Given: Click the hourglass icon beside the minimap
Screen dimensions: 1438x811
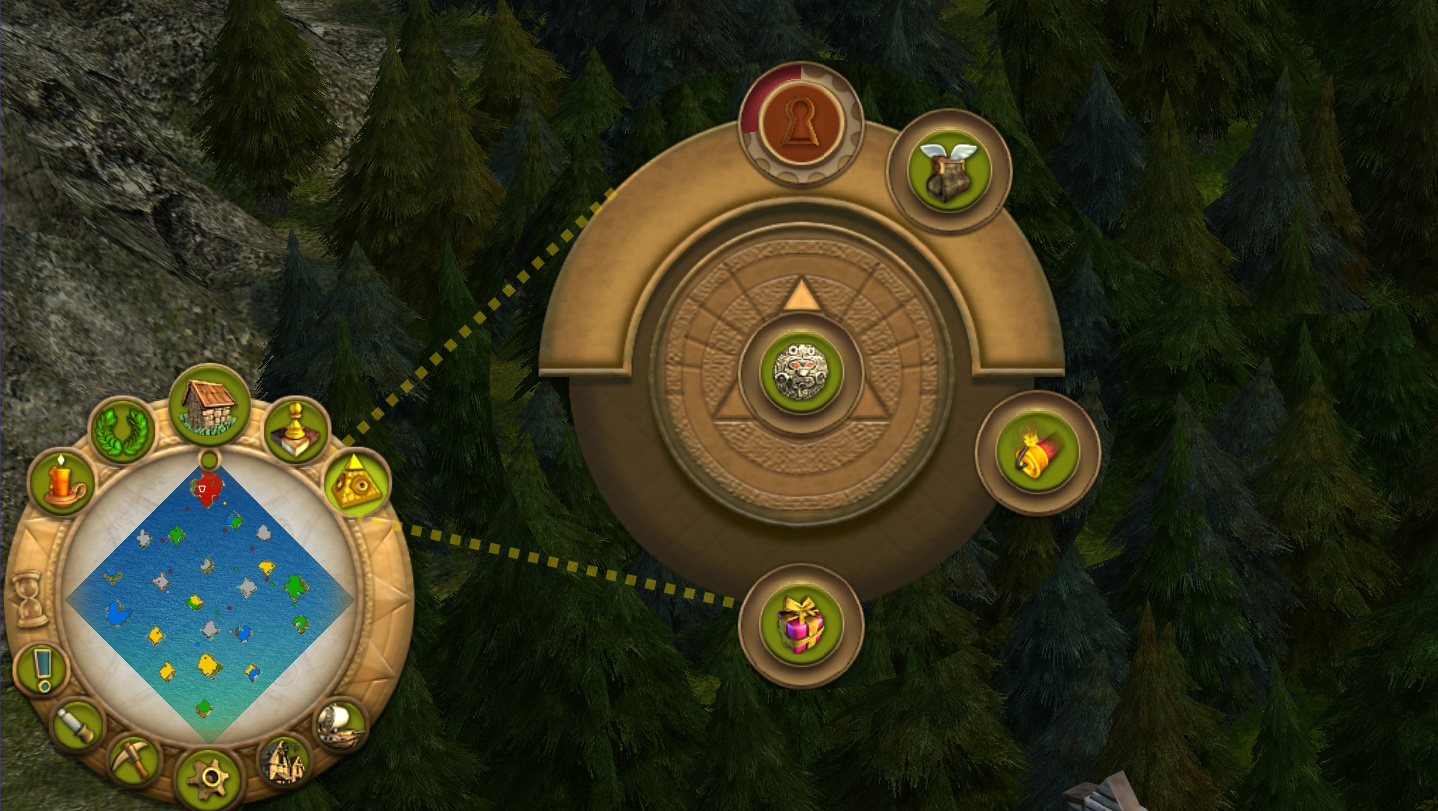Looking at the screenshot, I should pyautogui.click(x=31, y=600).
